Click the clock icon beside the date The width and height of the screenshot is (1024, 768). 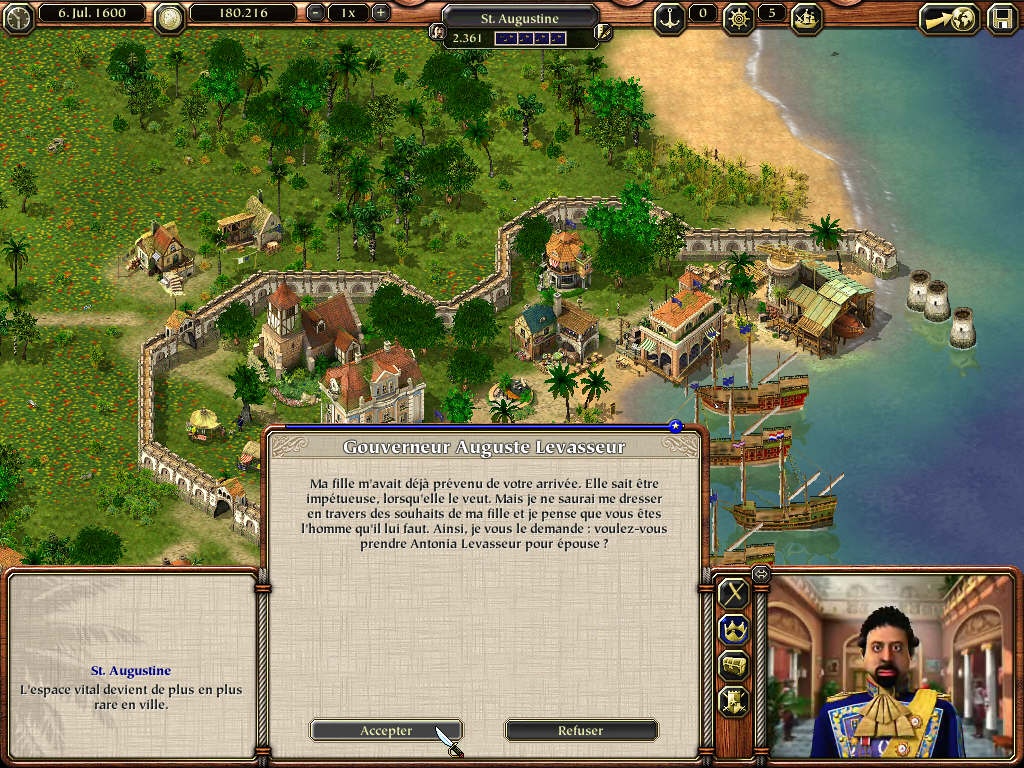(17, 17)
